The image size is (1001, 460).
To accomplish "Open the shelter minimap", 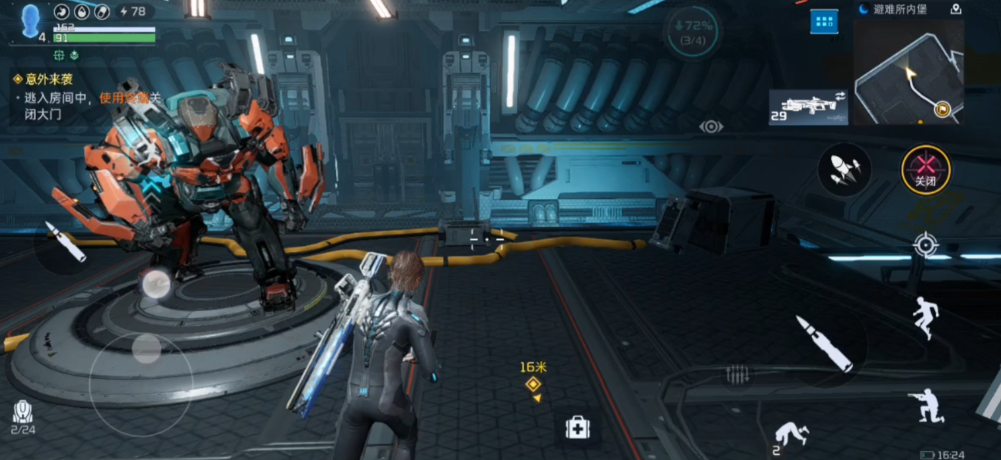I will coord(908,73).
